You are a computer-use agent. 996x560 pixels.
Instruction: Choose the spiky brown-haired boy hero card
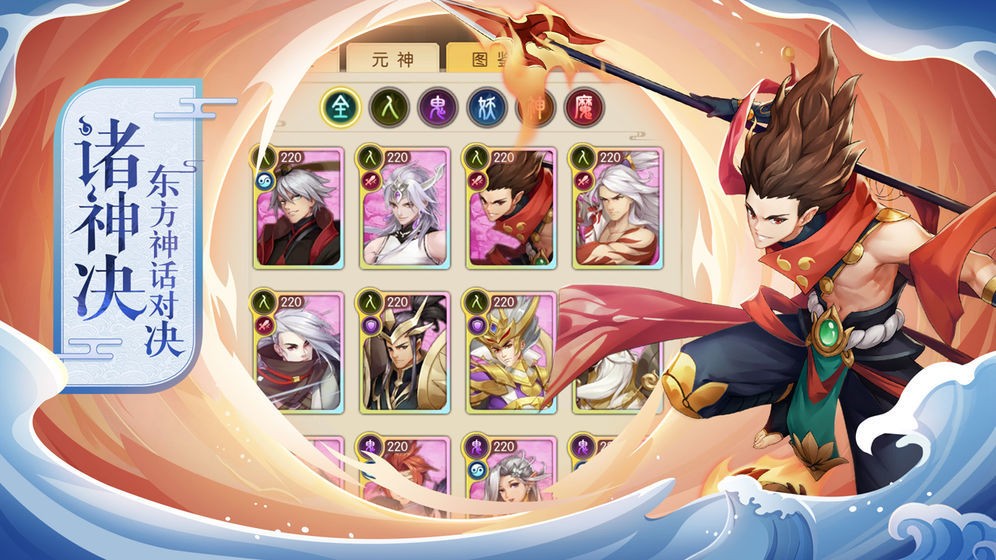[510, 208]
